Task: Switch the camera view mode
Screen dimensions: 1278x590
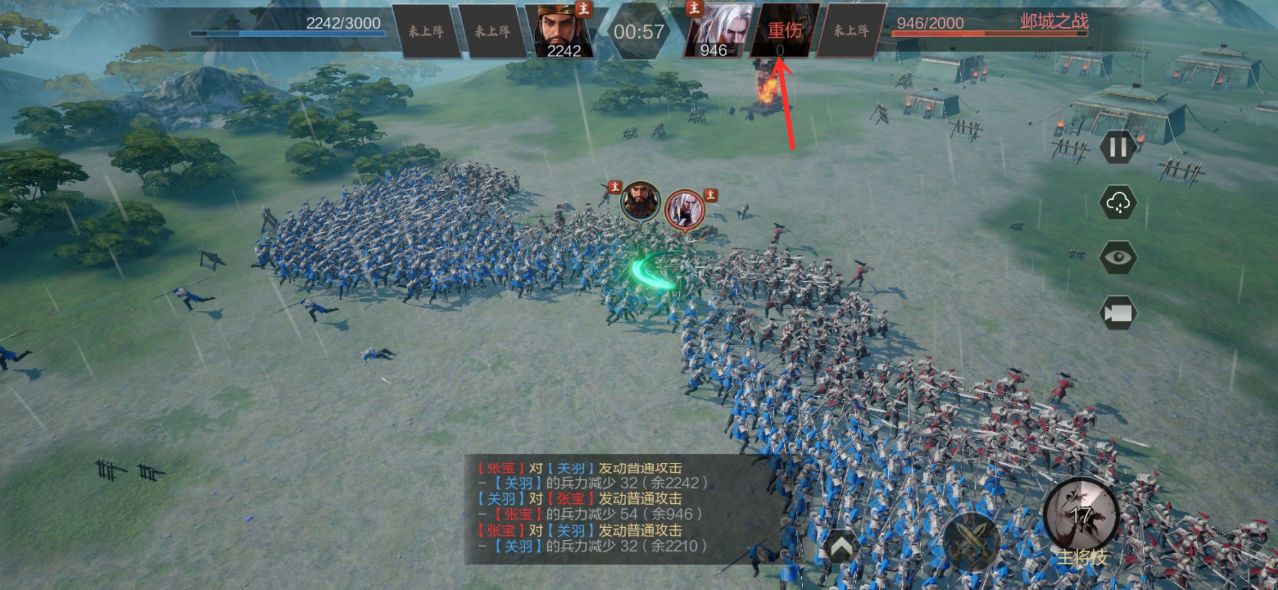Action: click(1118, 312)
